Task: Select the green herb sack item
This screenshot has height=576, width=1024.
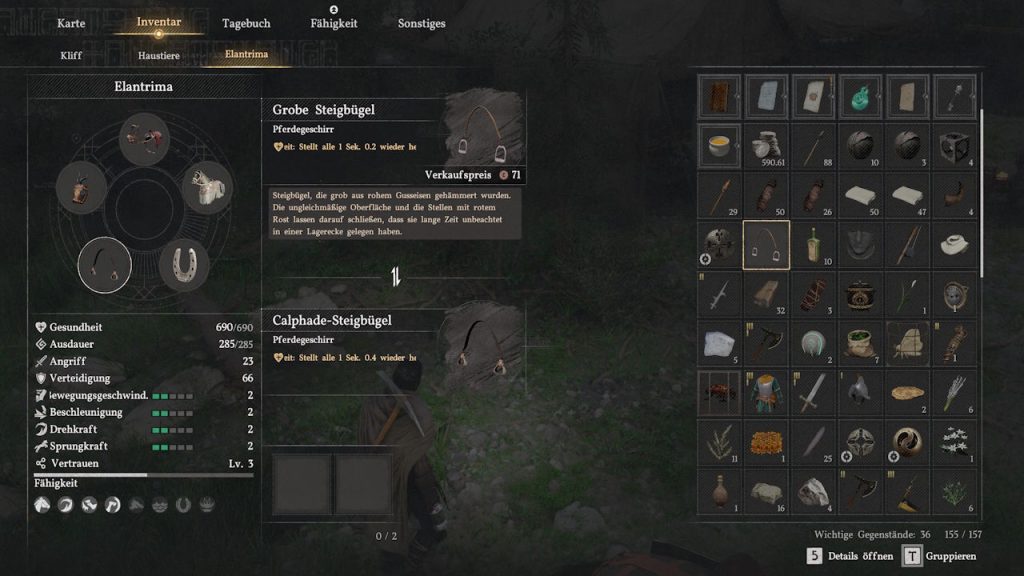Action: (x=861, y=343)
